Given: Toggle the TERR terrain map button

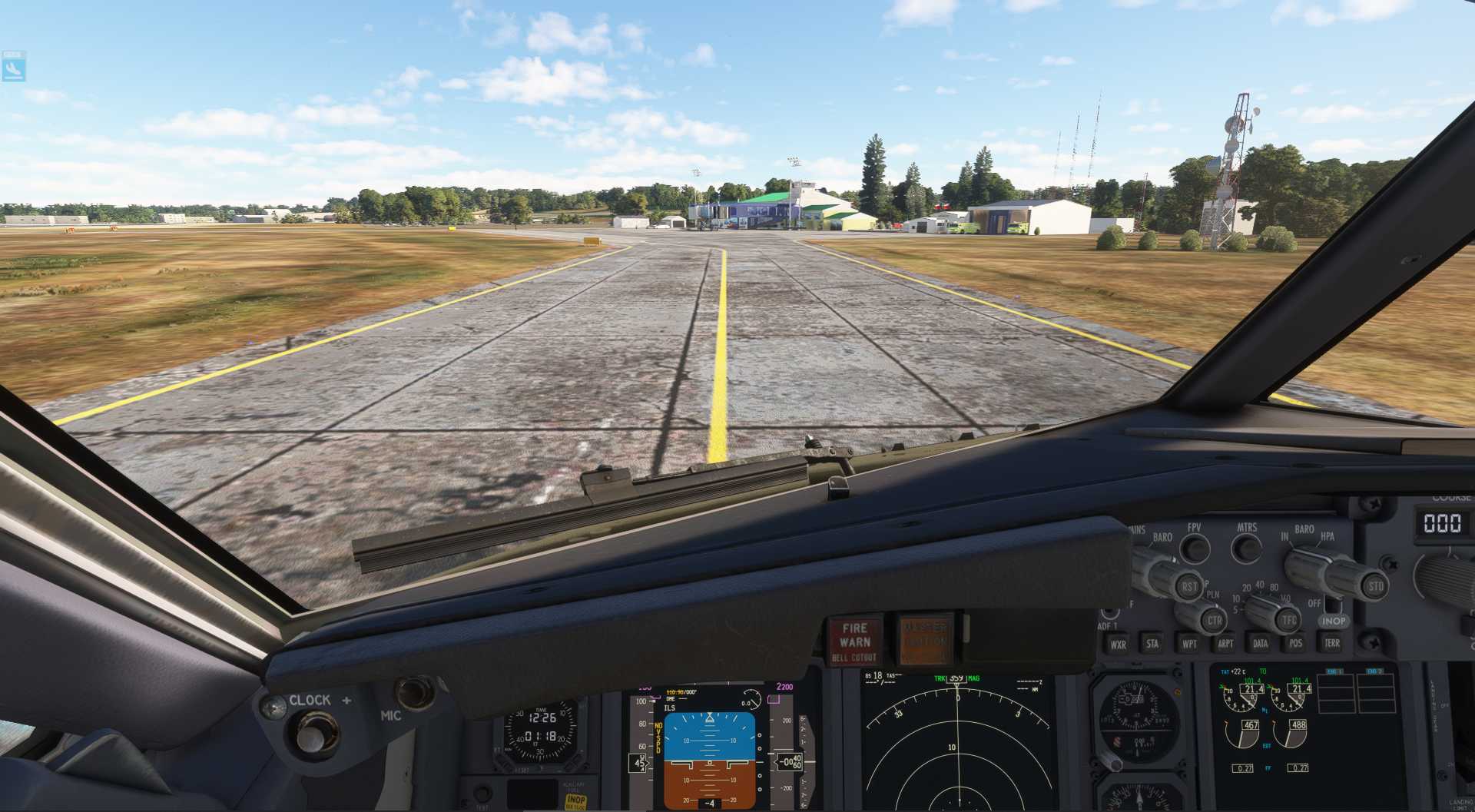Looking at the screenshot, I should (x=1332, y=644).
